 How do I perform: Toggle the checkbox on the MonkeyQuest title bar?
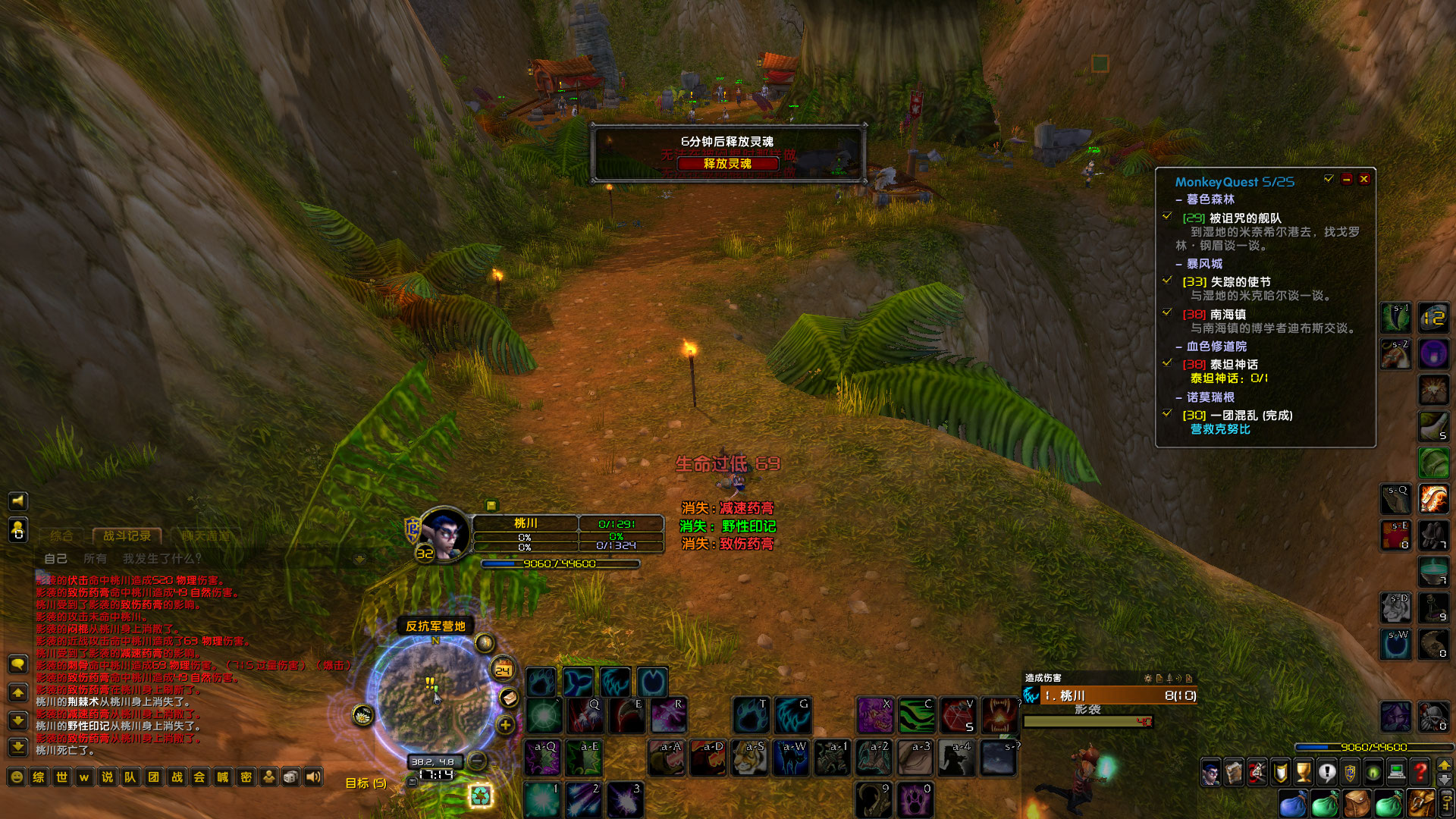1329,179
